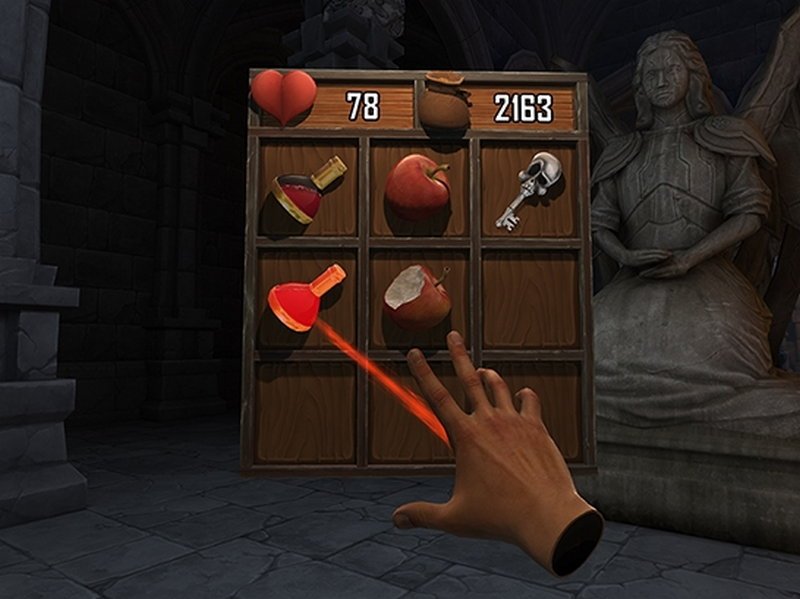Select the half-eaten apple slot
Screen dimensions: 800x599
(x=418, y=297)
